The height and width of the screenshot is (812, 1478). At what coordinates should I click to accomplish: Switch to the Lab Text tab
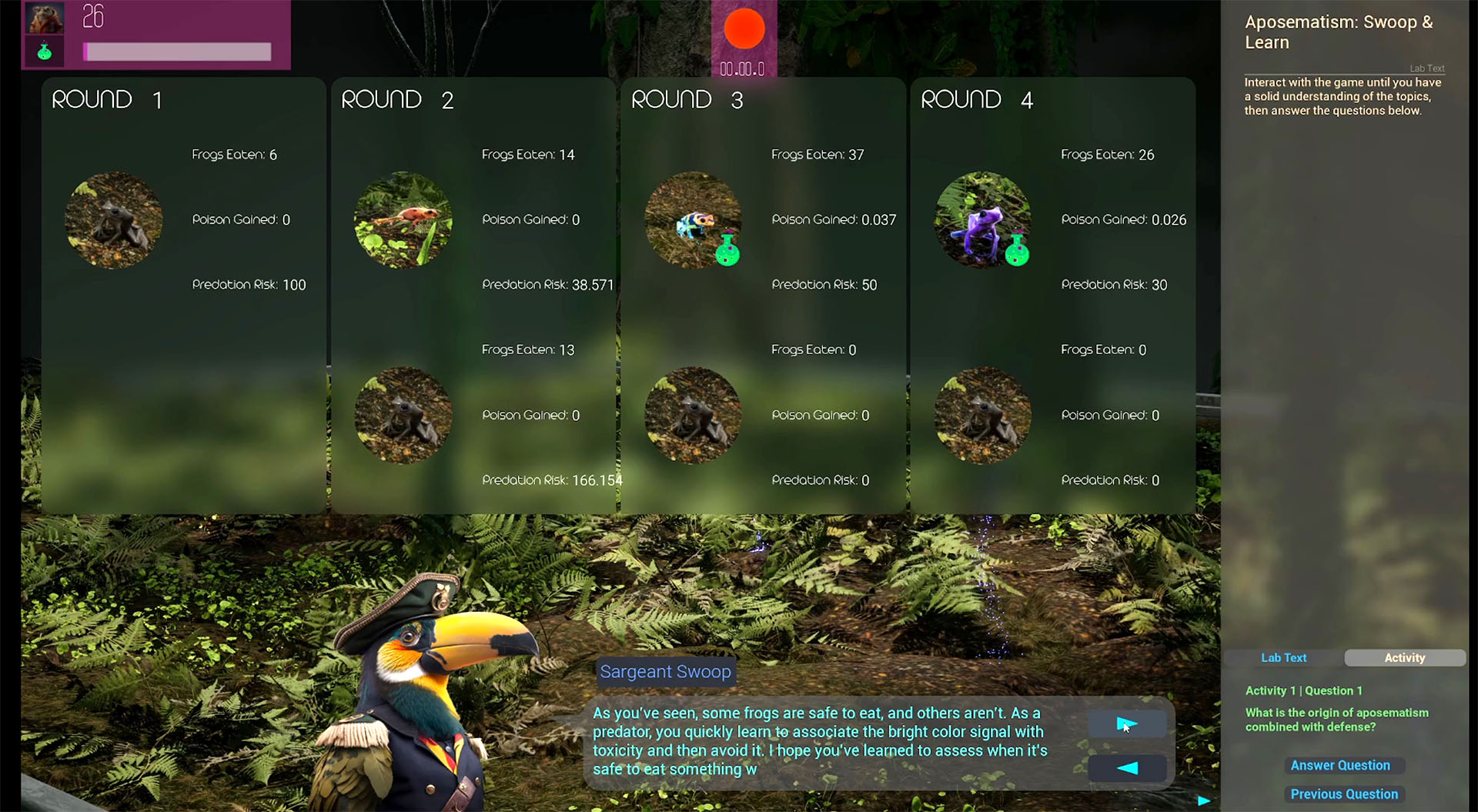pyautogui.click(x=1283, y=658)
